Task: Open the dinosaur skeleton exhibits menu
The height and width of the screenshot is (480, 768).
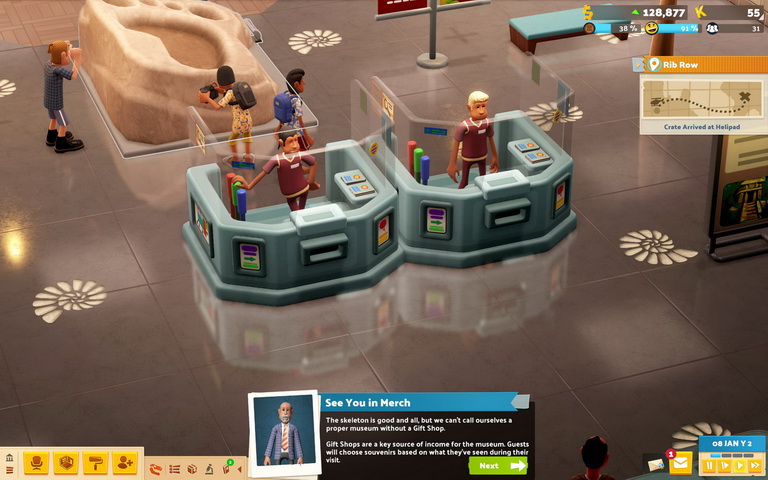Action: click(155, 468)
